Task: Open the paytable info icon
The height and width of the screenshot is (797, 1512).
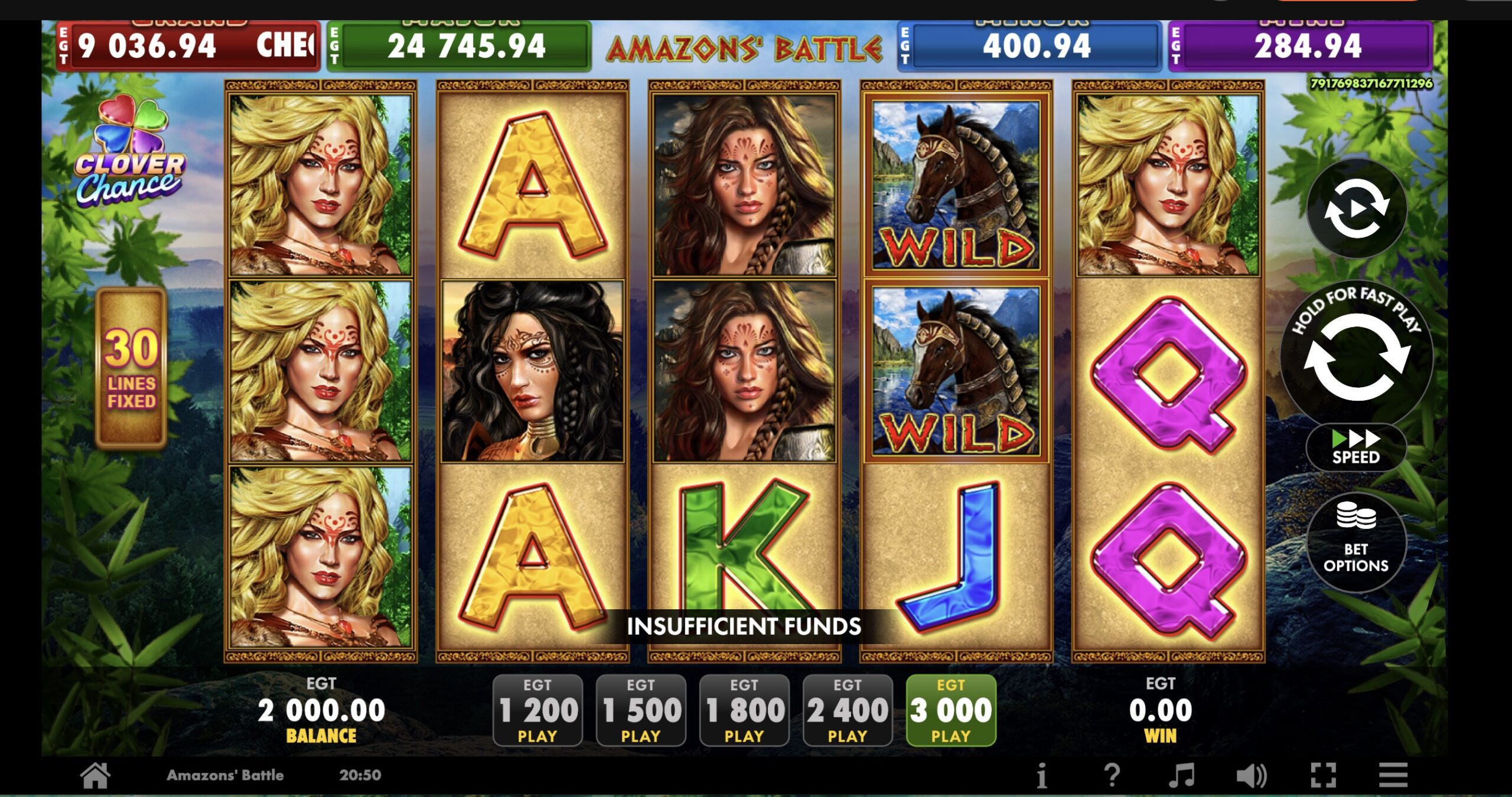Action: [1042, 775]
